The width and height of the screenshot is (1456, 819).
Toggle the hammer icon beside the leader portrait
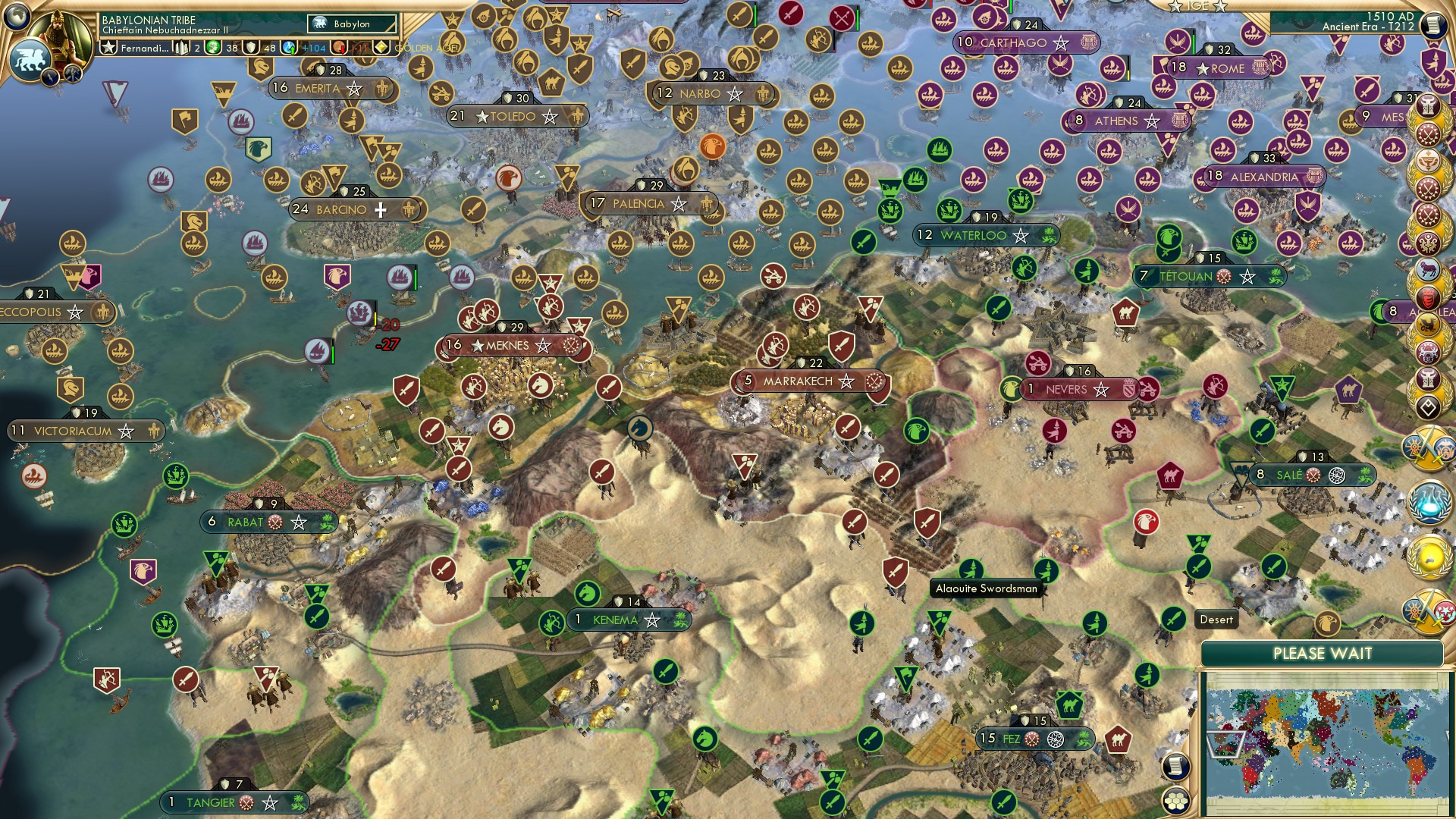pyautogui.click(x=73, y=73)
